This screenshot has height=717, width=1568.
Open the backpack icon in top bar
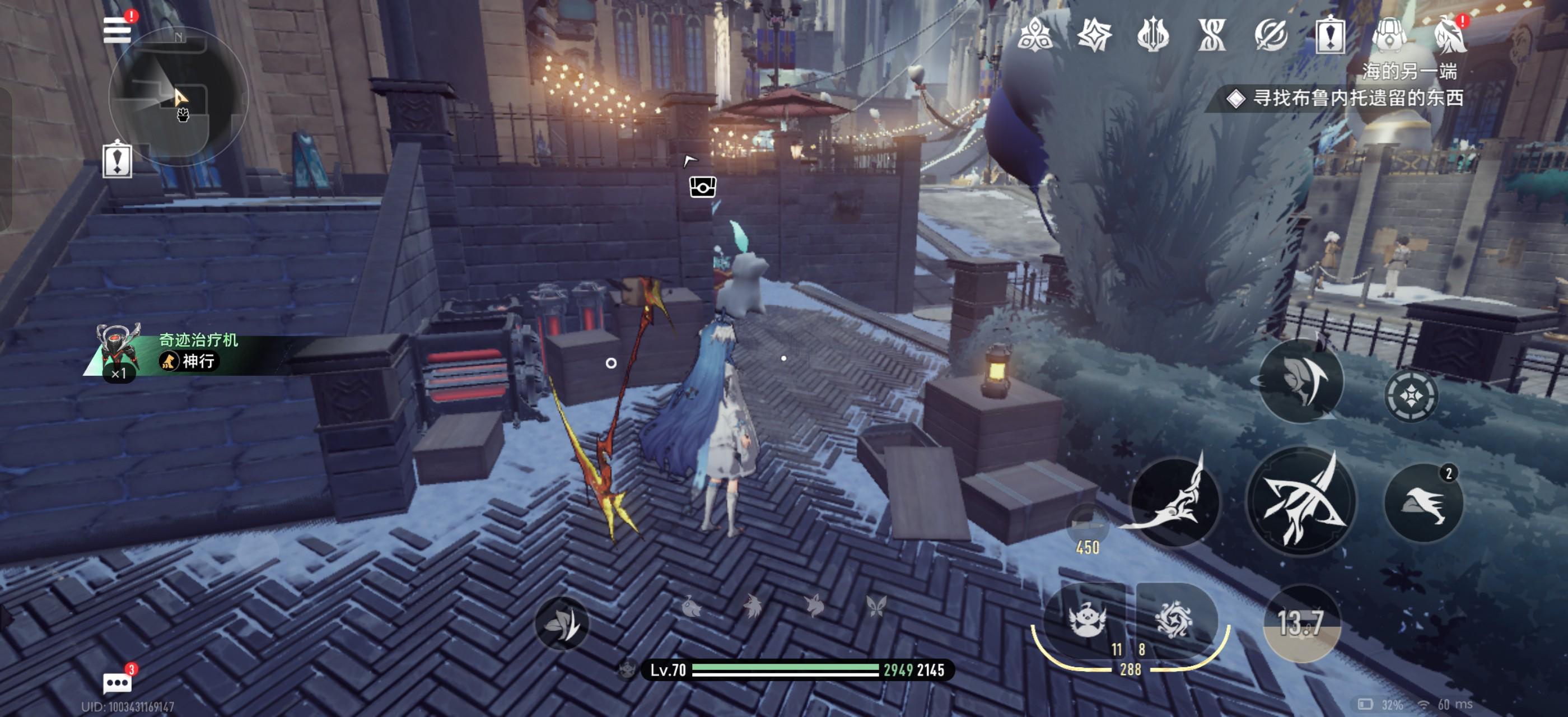pos(1388,34)
